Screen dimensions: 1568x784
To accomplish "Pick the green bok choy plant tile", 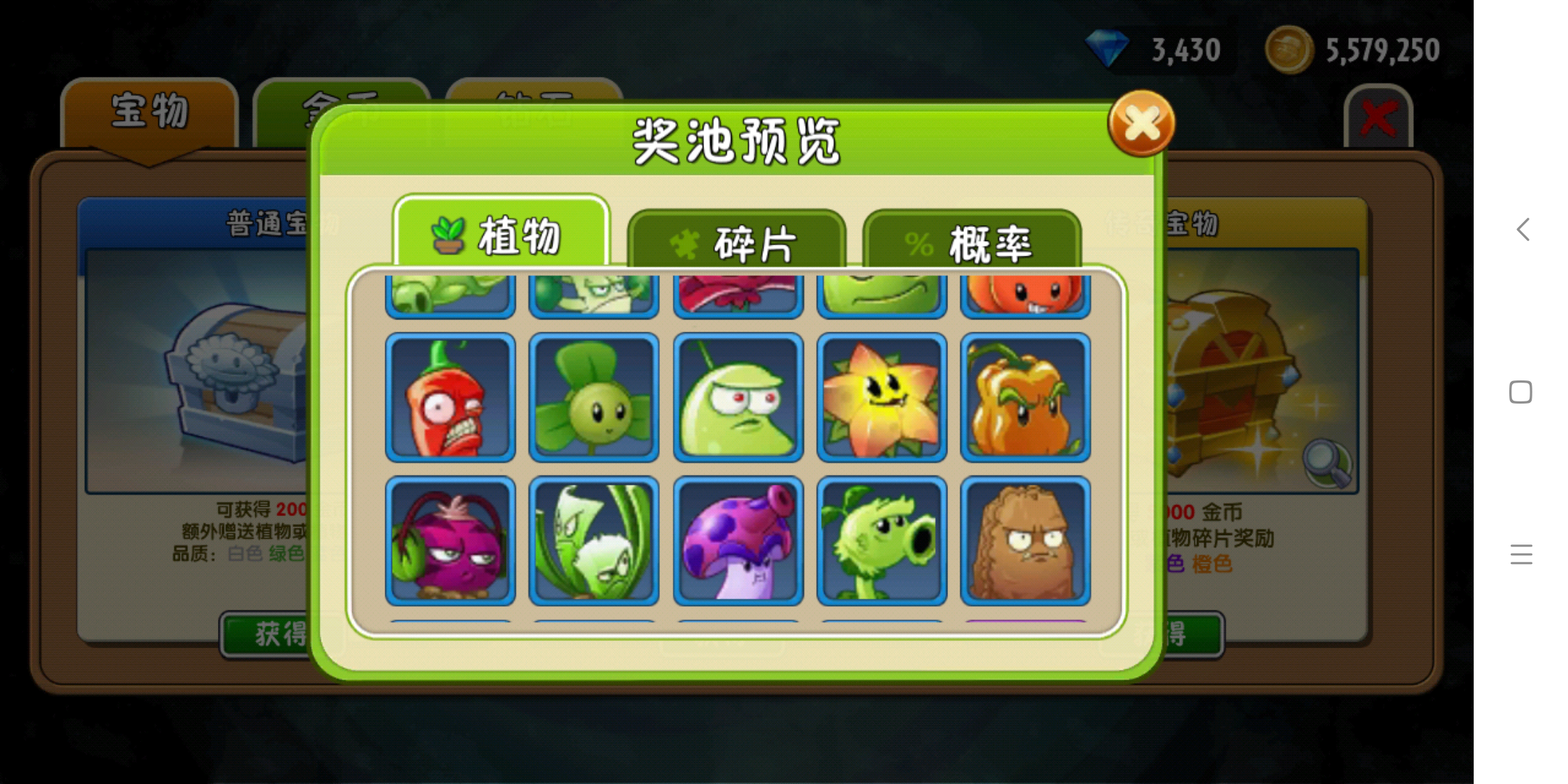I will 594,541.
